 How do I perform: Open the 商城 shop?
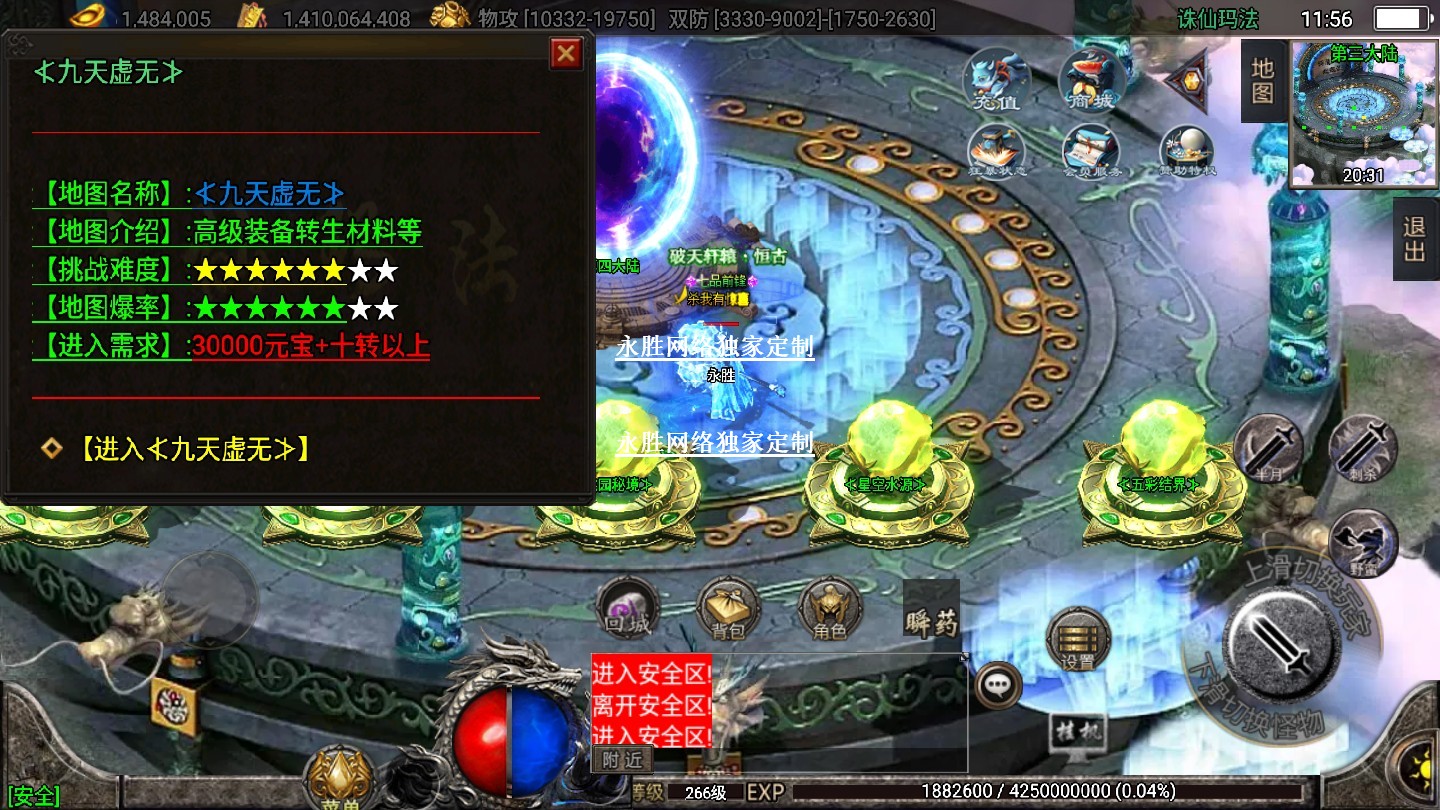1091,78
